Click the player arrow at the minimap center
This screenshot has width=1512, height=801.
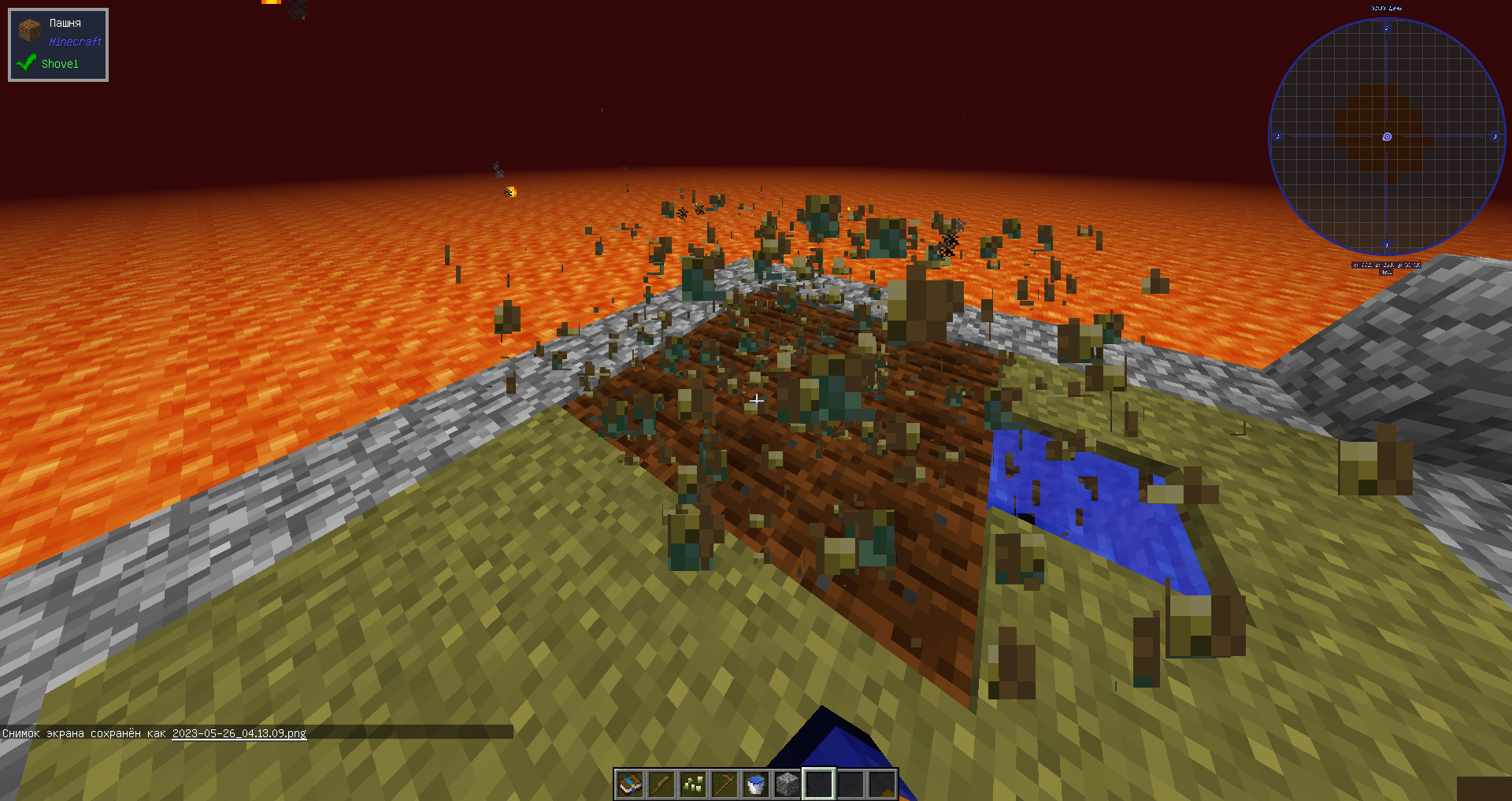click(x=1386, y=136)
